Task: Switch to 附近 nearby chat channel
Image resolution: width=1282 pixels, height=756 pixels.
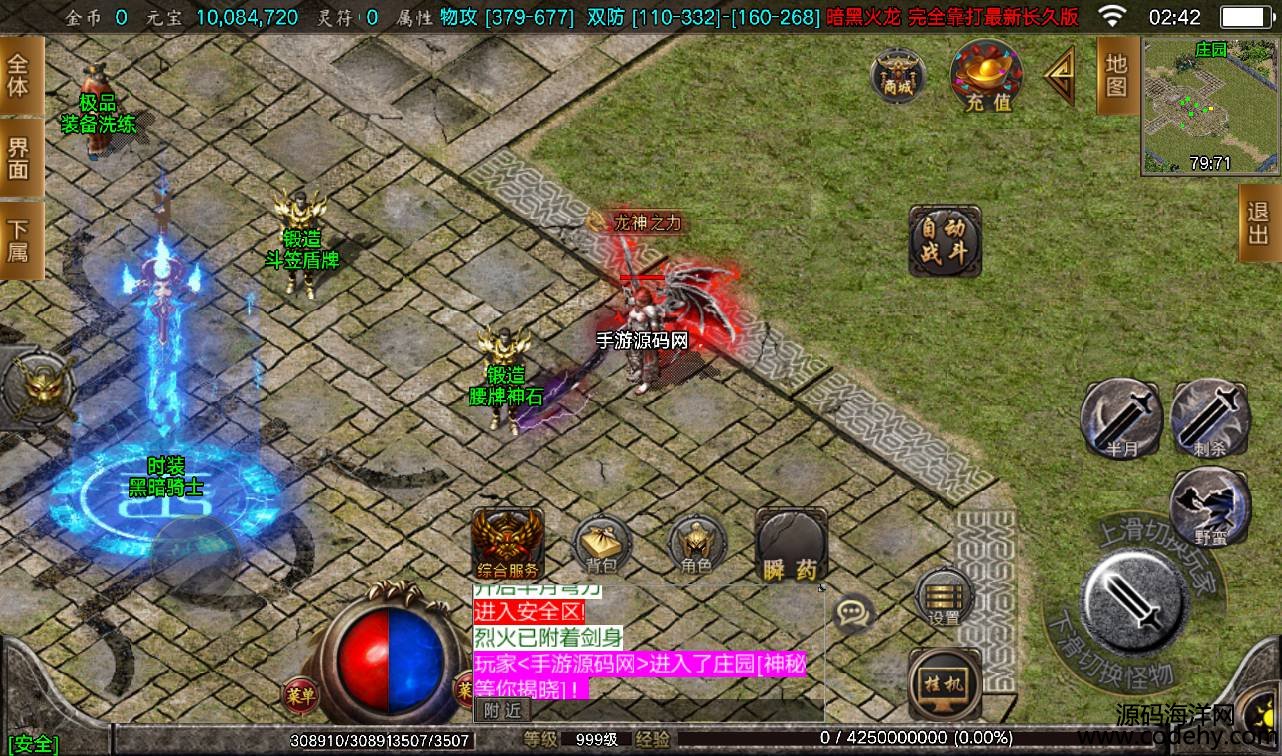Action: (x=502, y=709)
